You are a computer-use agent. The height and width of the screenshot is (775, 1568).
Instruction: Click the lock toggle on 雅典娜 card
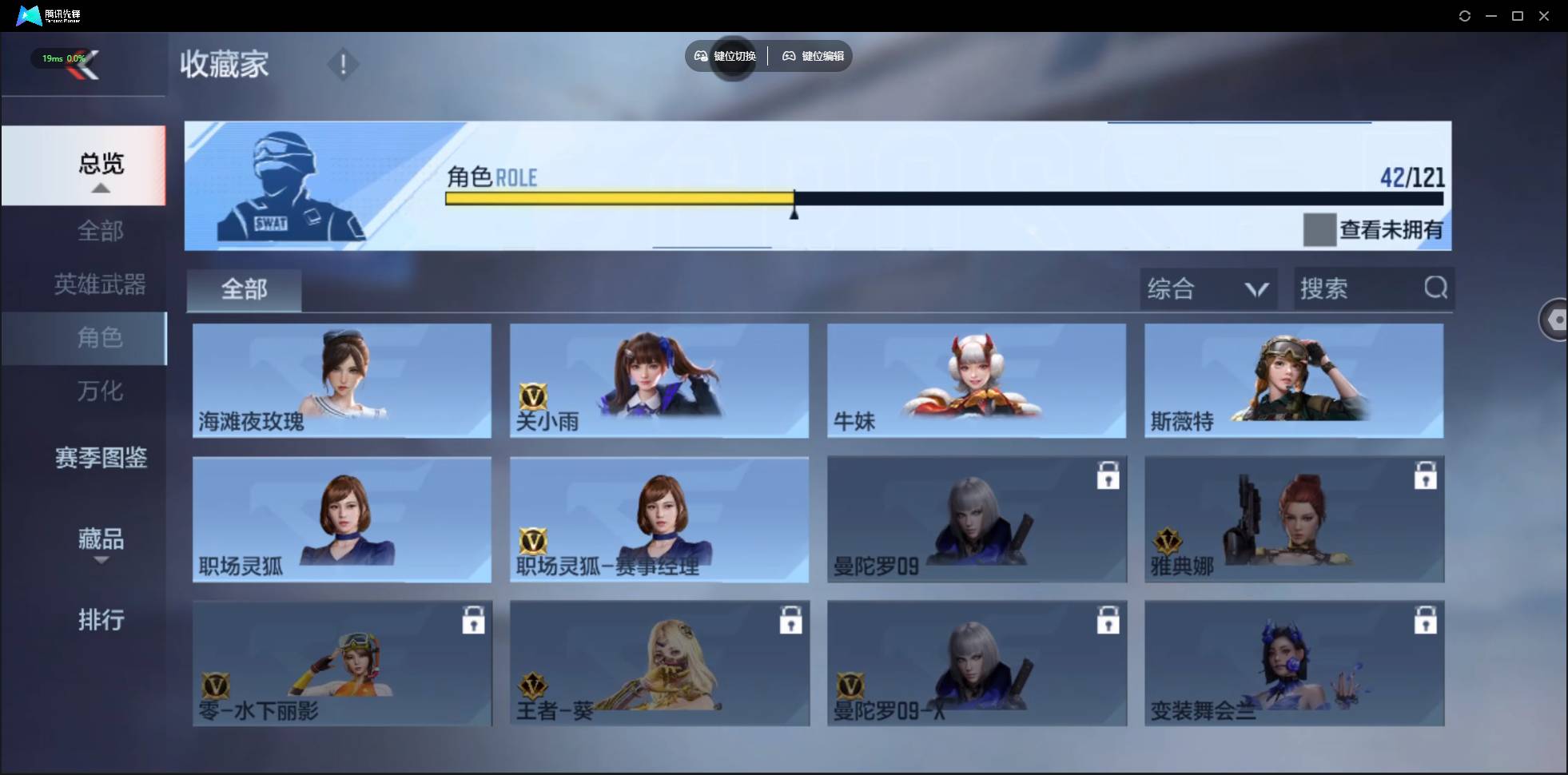(x=1427, y=475)
